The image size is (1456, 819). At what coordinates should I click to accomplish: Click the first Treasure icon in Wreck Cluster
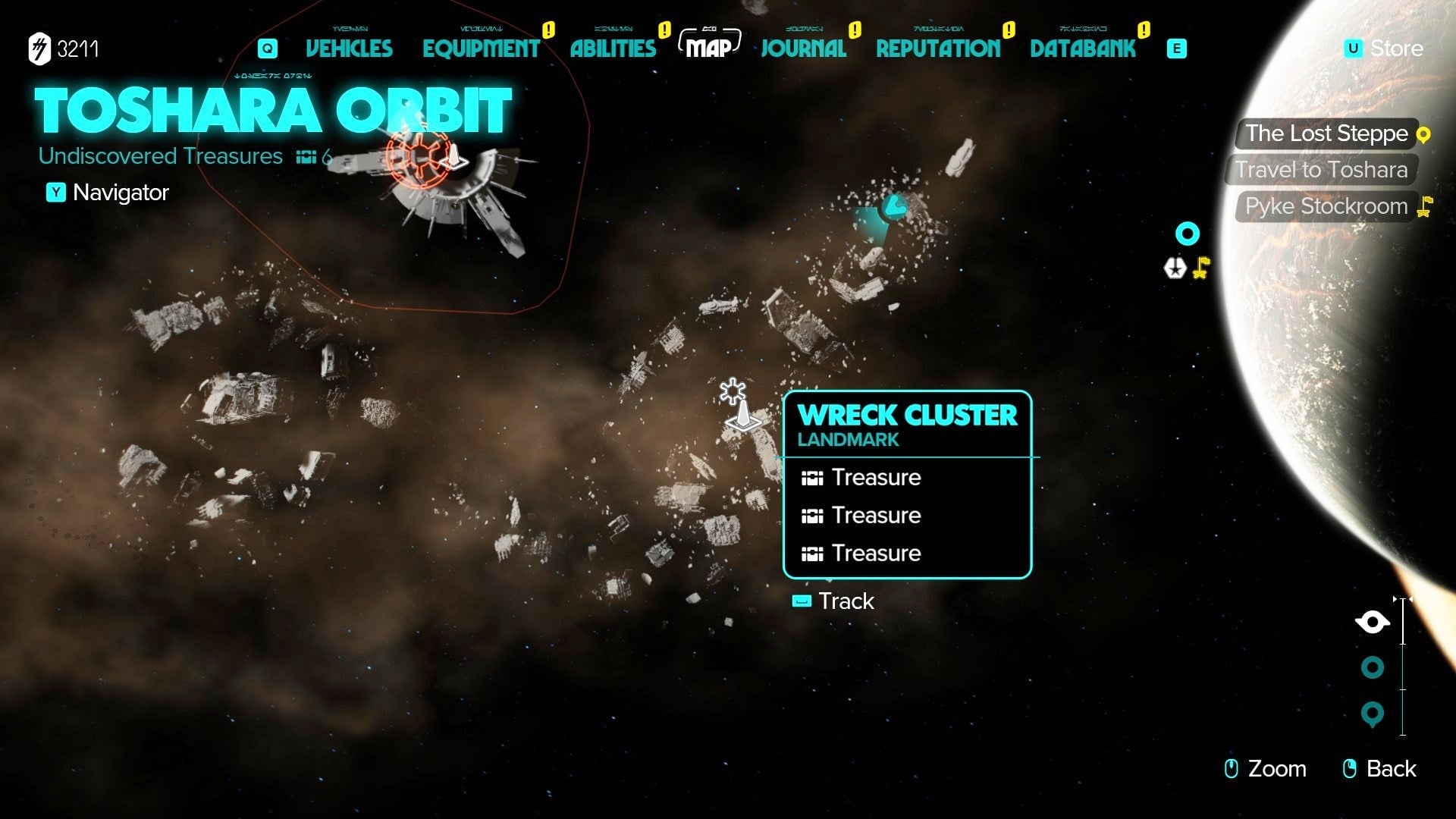[812, 477]
